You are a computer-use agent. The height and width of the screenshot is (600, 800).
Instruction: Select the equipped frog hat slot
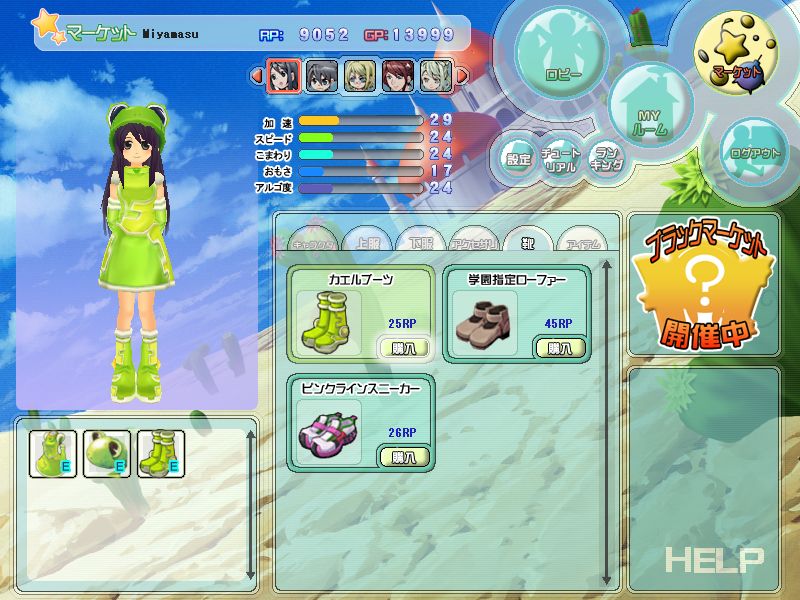(106, 452)
